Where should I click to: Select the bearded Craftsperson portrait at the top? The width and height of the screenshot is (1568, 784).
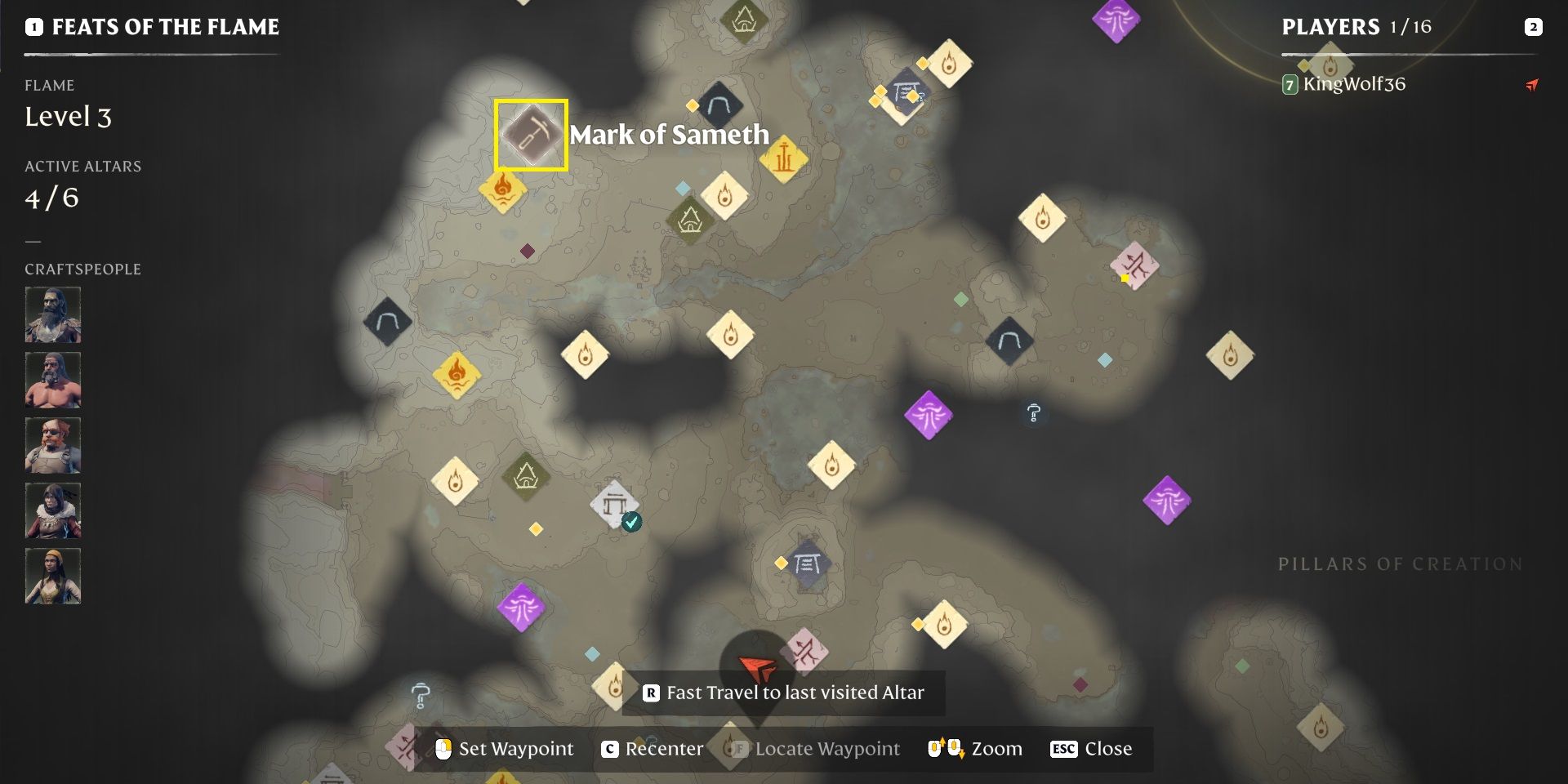[x=53, y=314]
